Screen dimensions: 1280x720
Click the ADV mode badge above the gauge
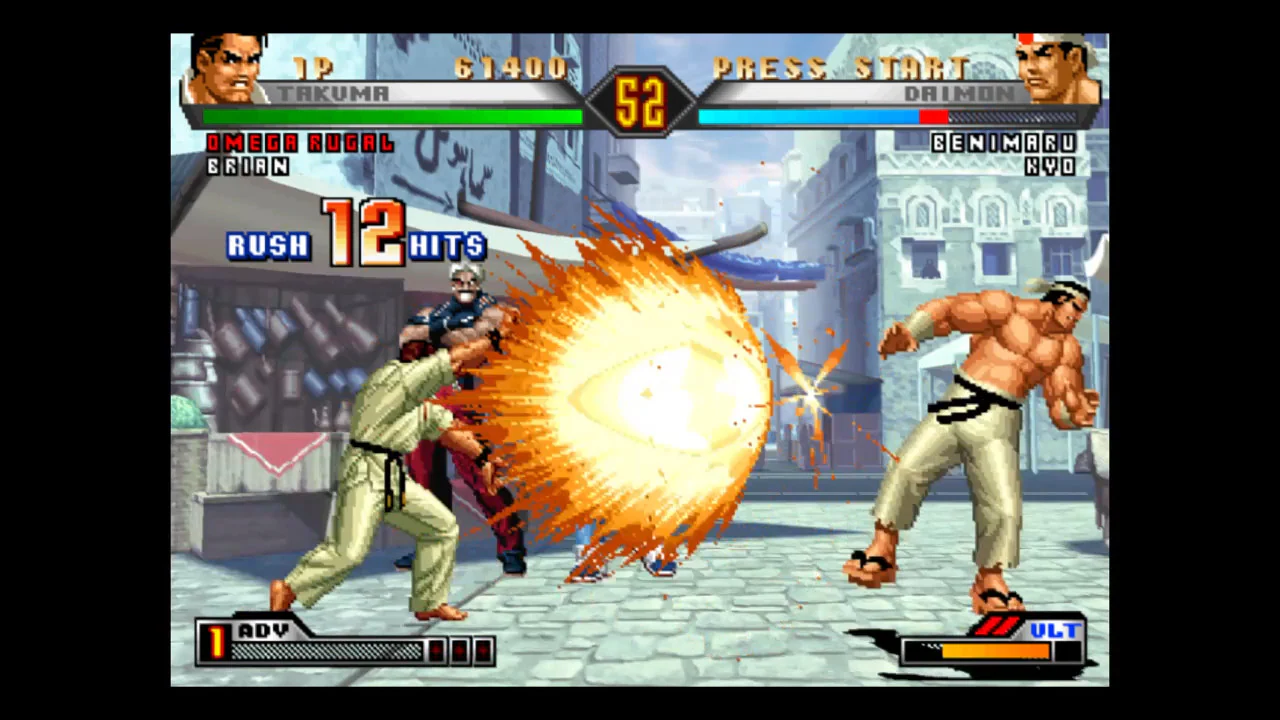tap(262, 631)
